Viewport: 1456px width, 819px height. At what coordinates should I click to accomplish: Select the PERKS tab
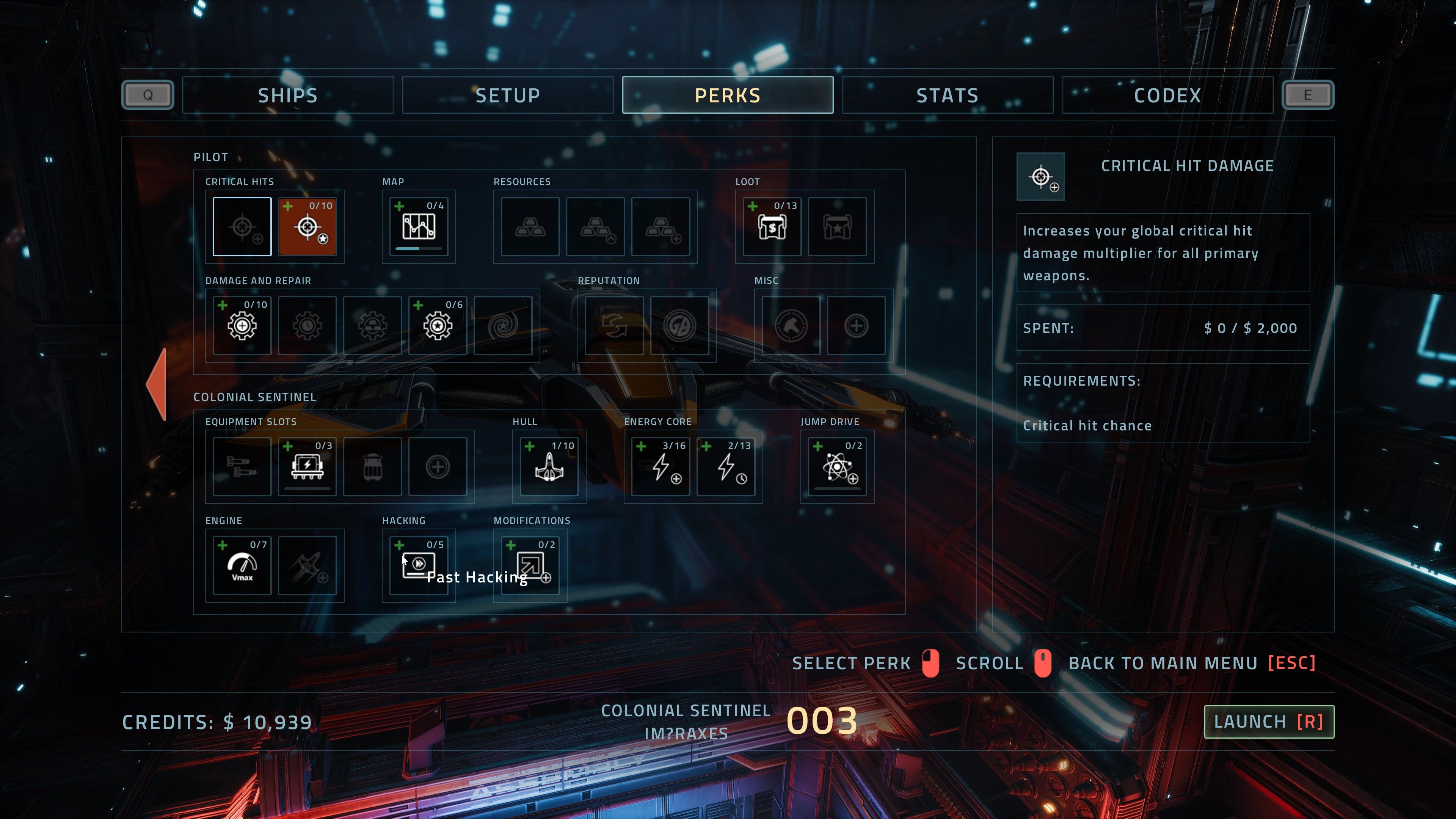728,95
